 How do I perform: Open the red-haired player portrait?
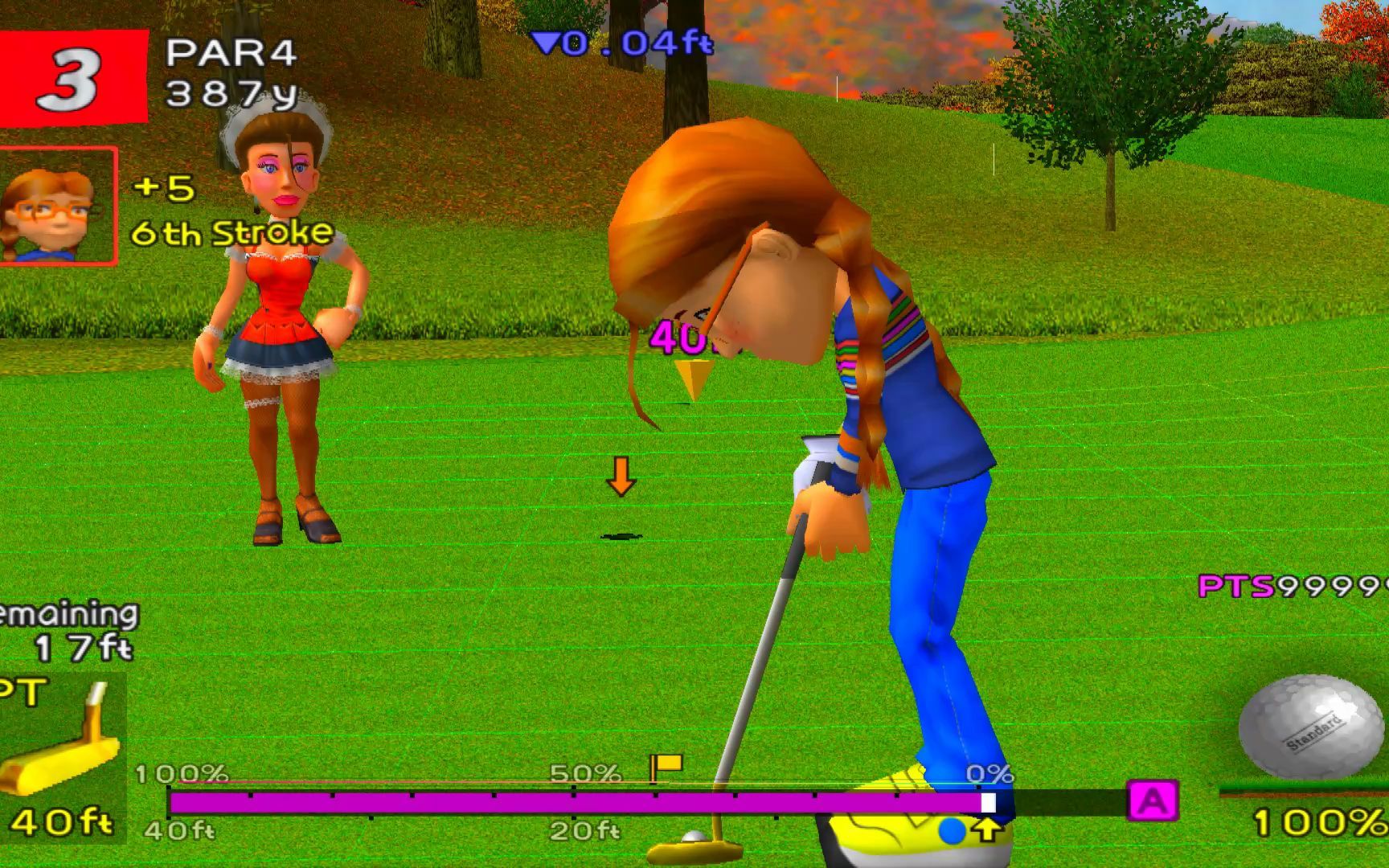coord(58,207)
